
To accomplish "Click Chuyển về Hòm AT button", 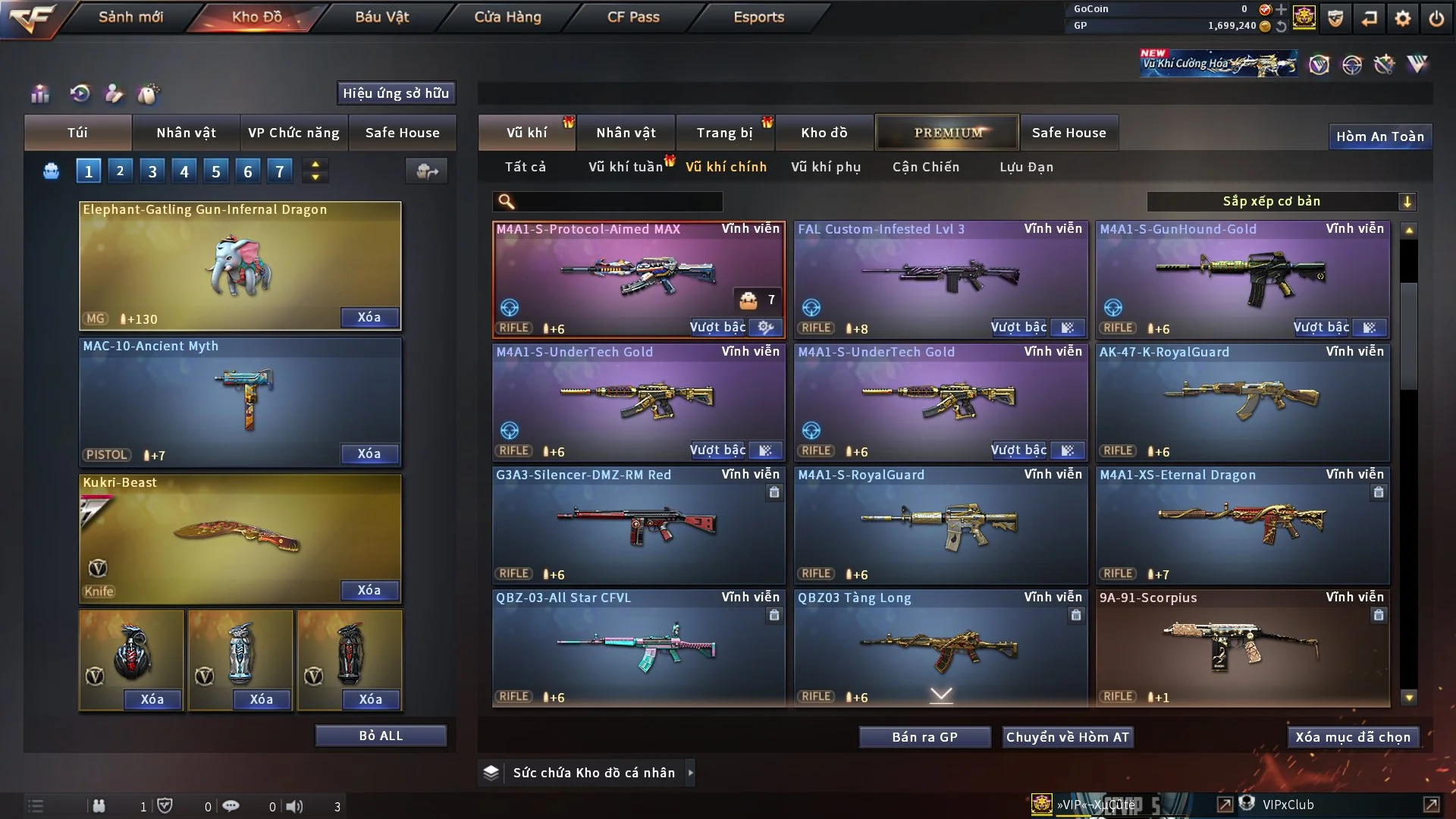I will (x=1067, y=737).
